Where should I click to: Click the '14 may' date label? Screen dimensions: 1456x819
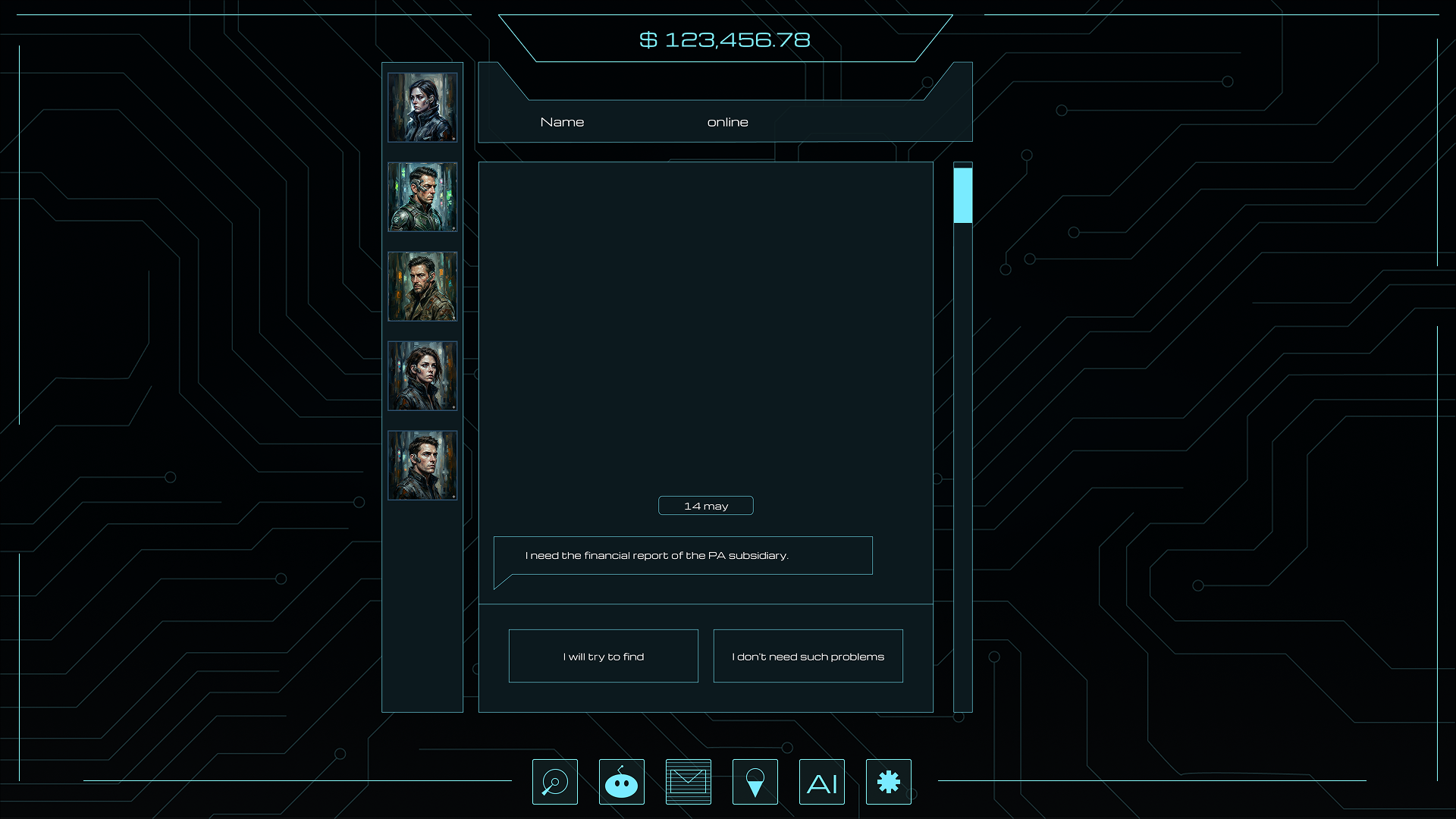coord(705,505)
